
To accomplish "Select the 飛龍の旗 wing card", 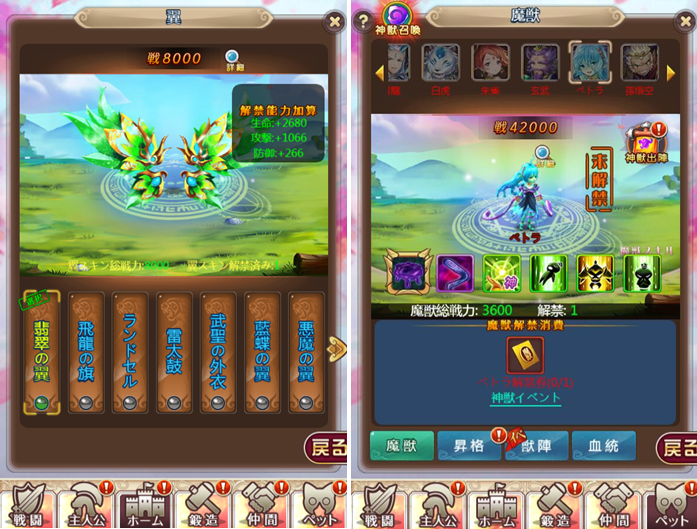I will [87, 352].
